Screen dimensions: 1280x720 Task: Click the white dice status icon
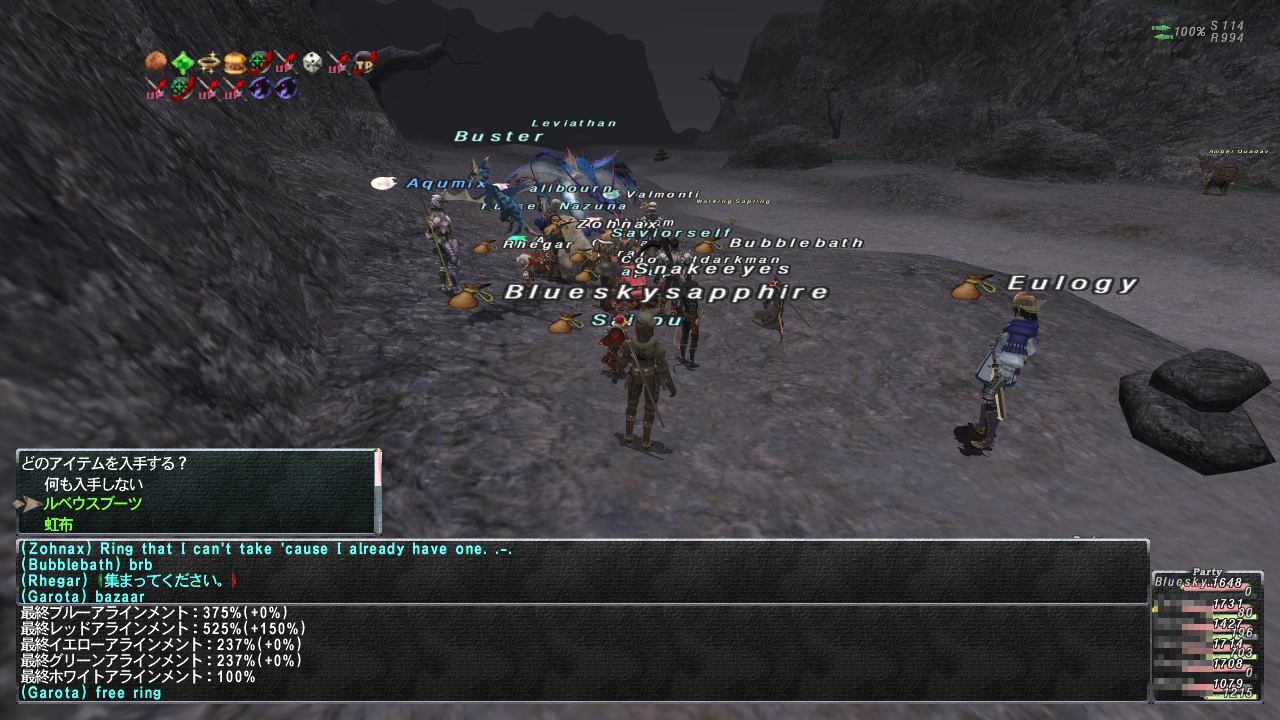pos(312,63)
